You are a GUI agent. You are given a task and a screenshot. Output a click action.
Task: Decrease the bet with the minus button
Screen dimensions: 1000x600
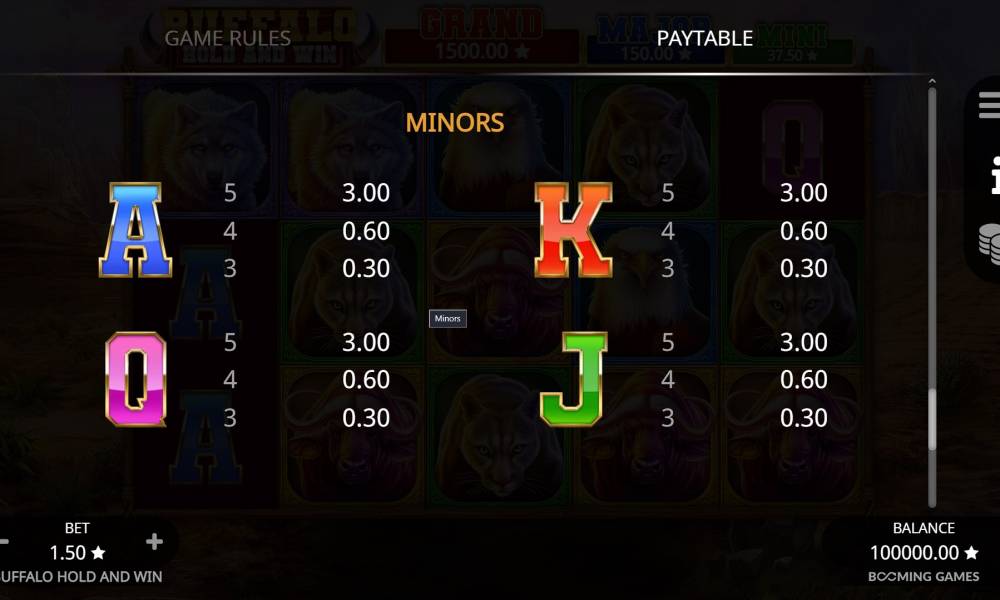(x=5, y=542)
